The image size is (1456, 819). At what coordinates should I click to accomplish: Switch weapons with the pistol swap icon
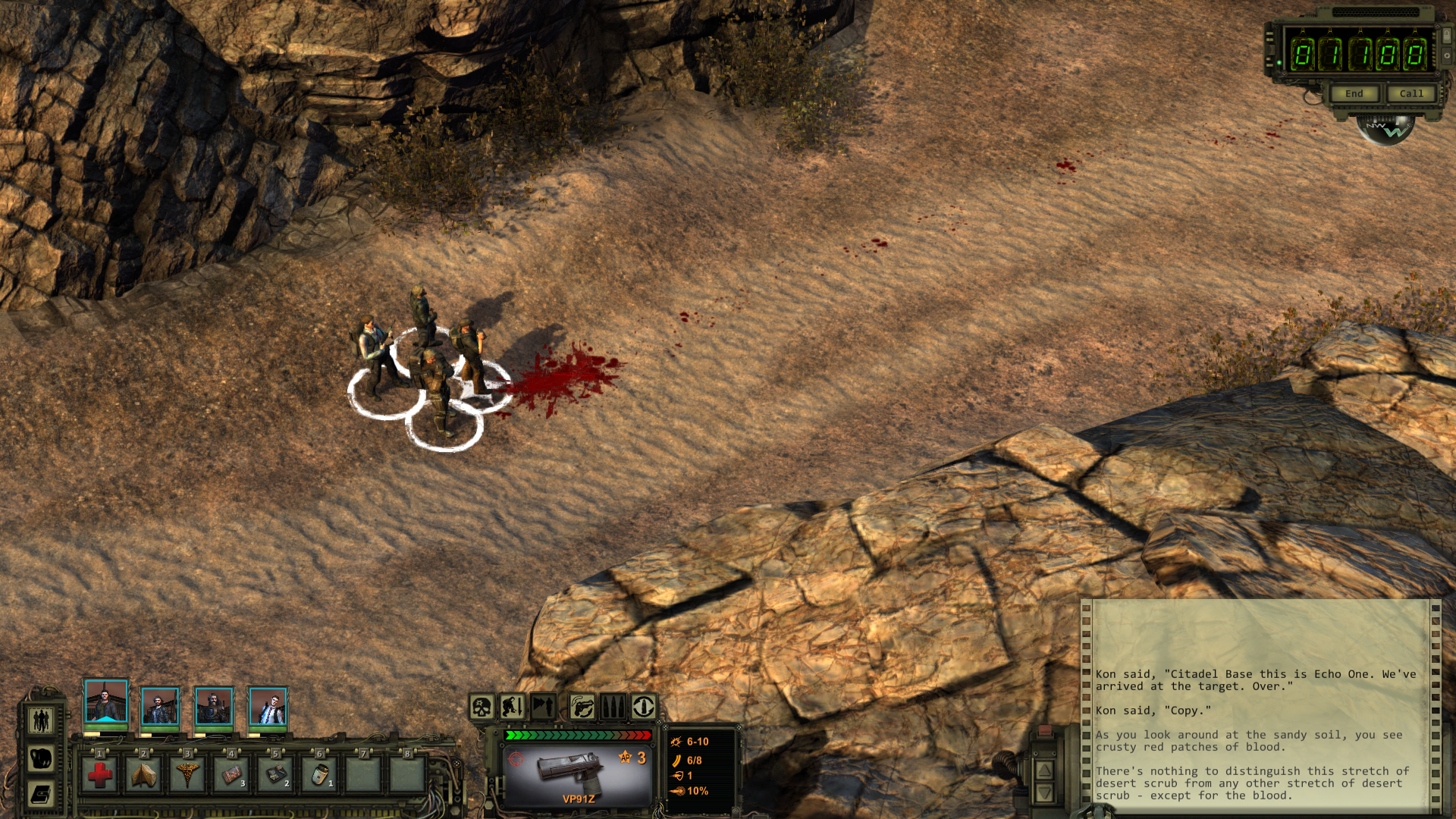click(582, 708)
